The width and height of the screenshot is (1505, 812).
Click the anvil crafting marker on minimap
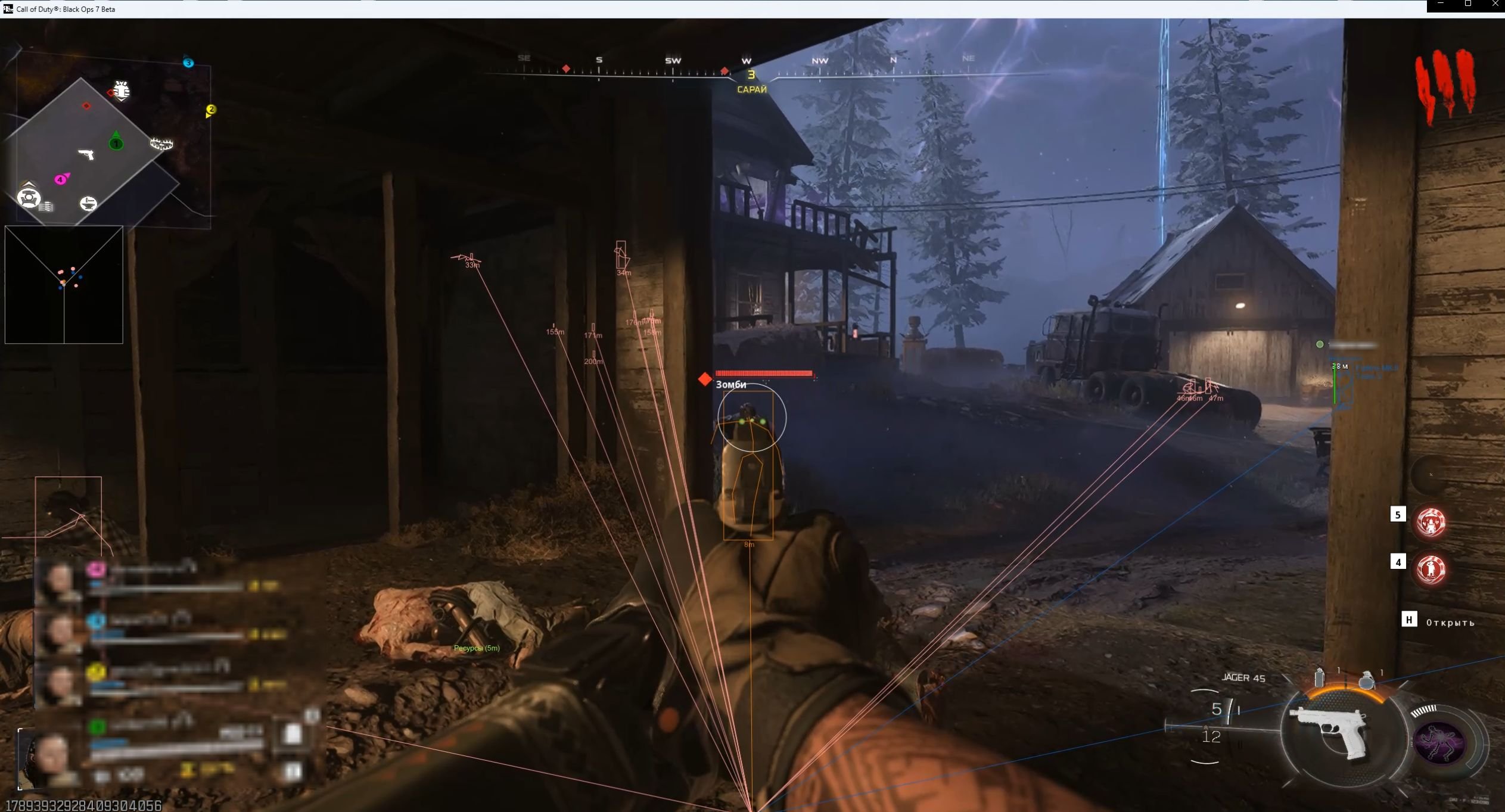point(88,204)
